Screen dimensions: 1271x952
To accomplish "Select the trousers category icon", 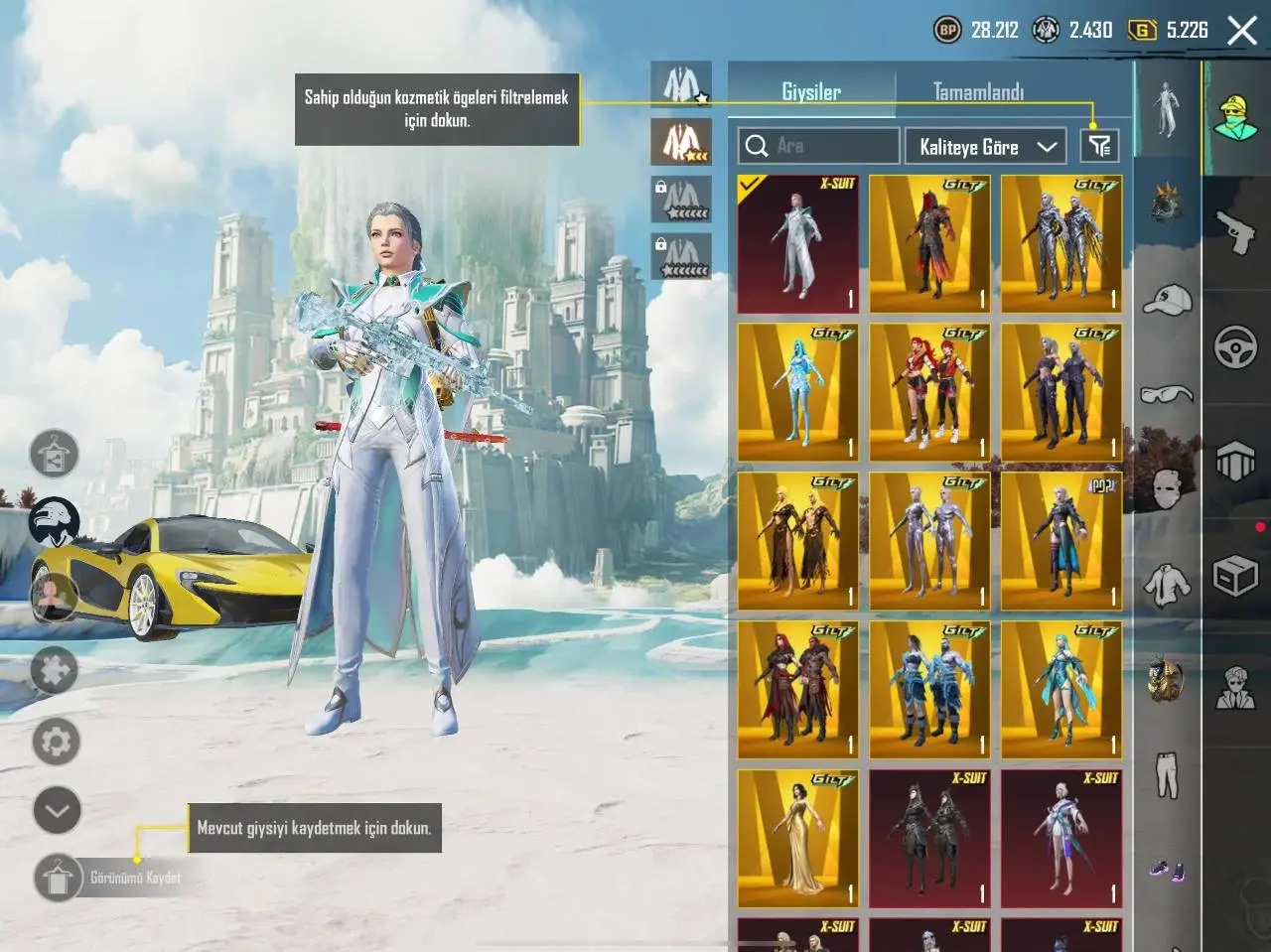I will tap(1167, 775).
